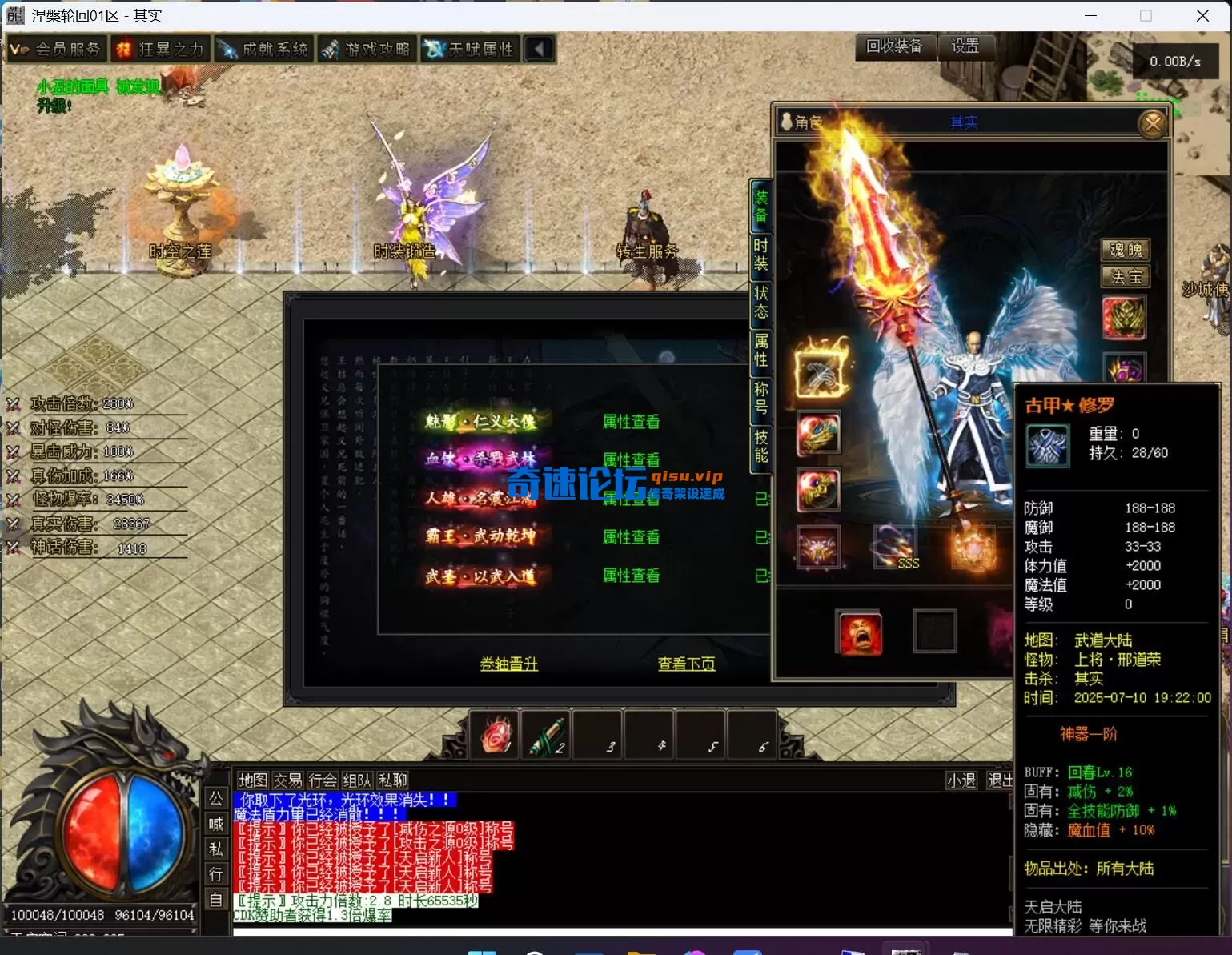Open the 法宝 button
The height and width of the screenshot is (955, 1232).
[x=1126, y=277]
